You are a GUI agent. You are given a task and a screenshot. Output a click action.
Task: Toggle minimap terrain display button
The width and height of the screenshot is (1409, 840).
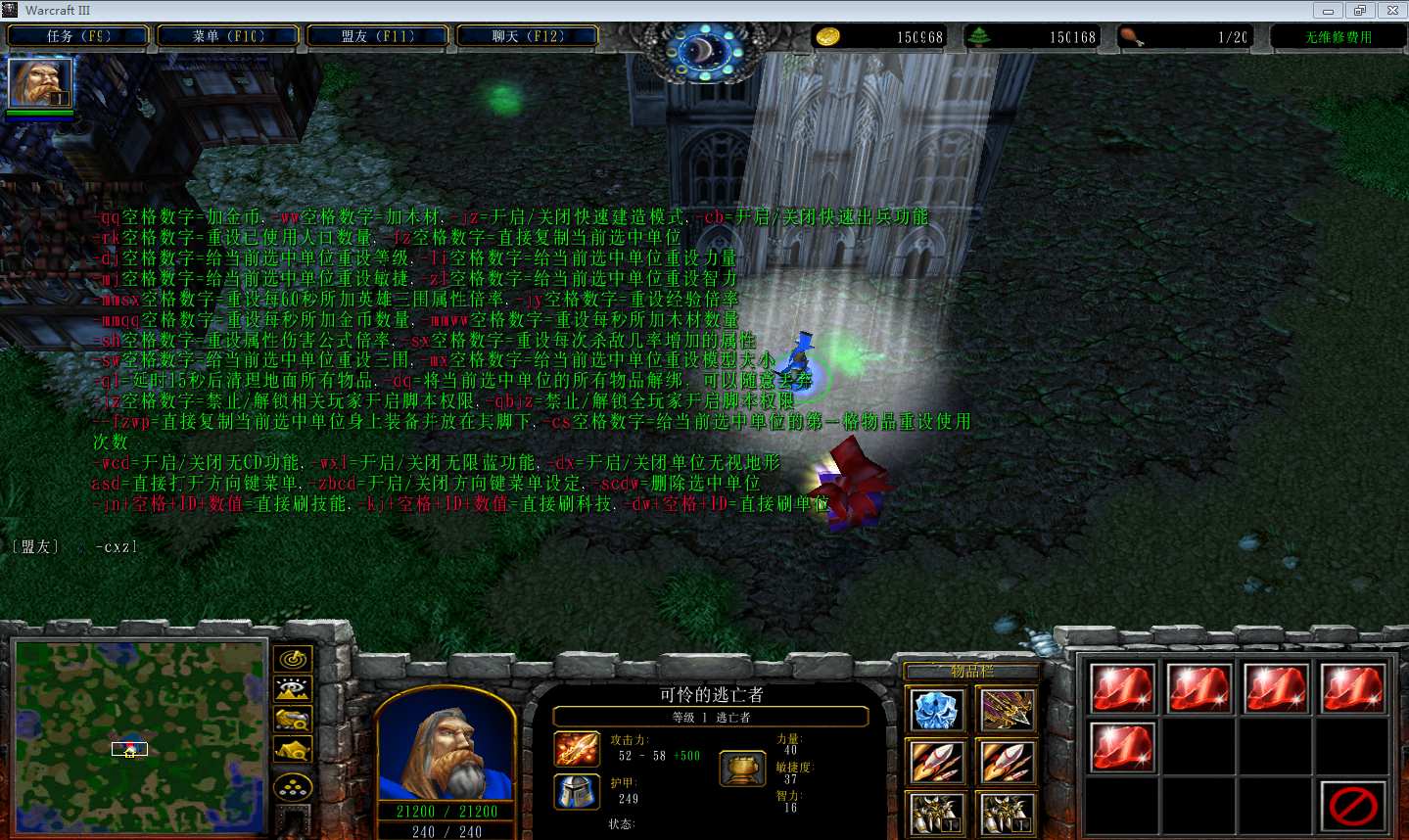coord(293,690)
